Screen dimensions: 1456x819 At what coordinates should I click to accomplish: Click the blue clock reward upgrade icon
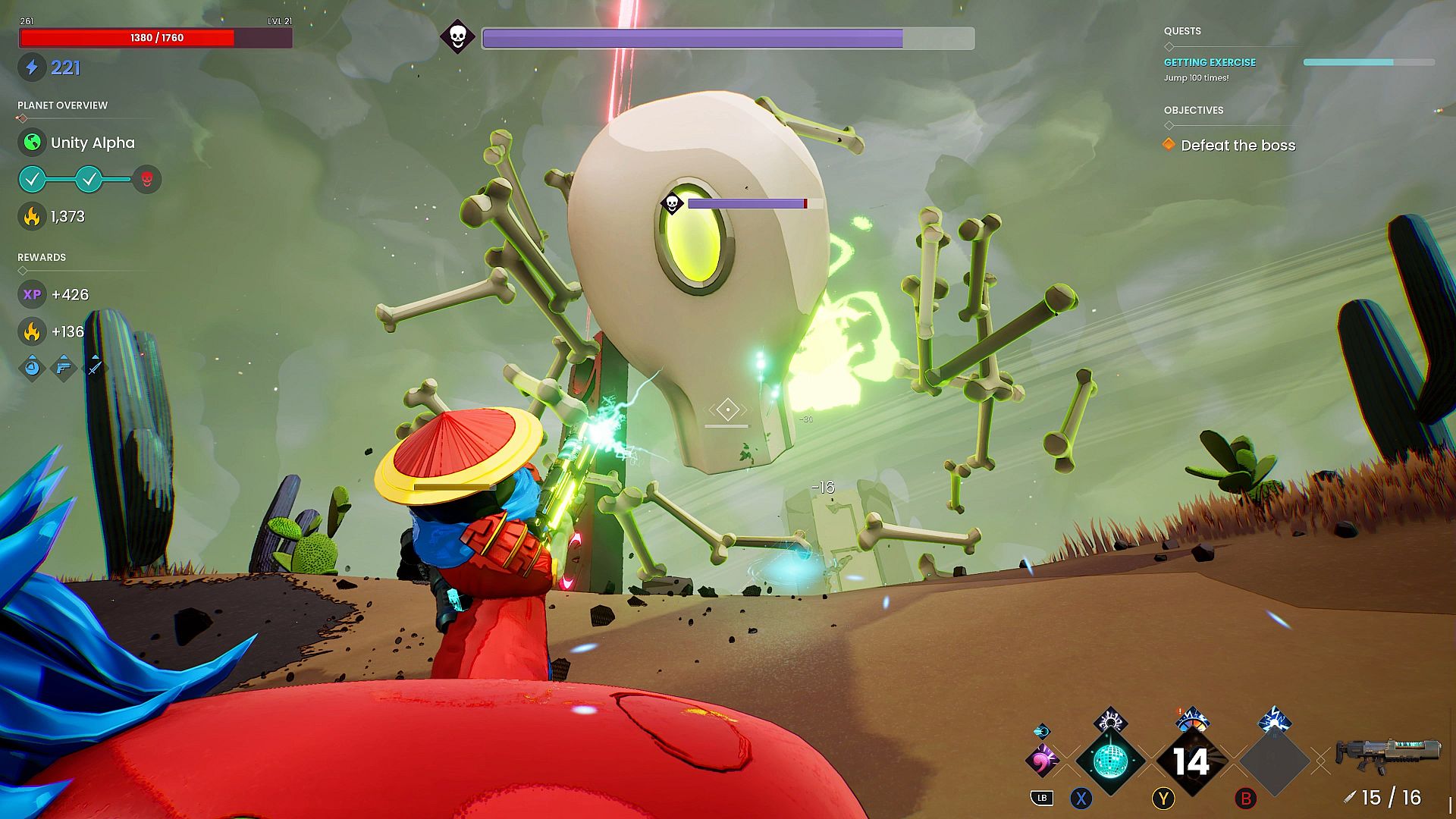click(32, 368)
